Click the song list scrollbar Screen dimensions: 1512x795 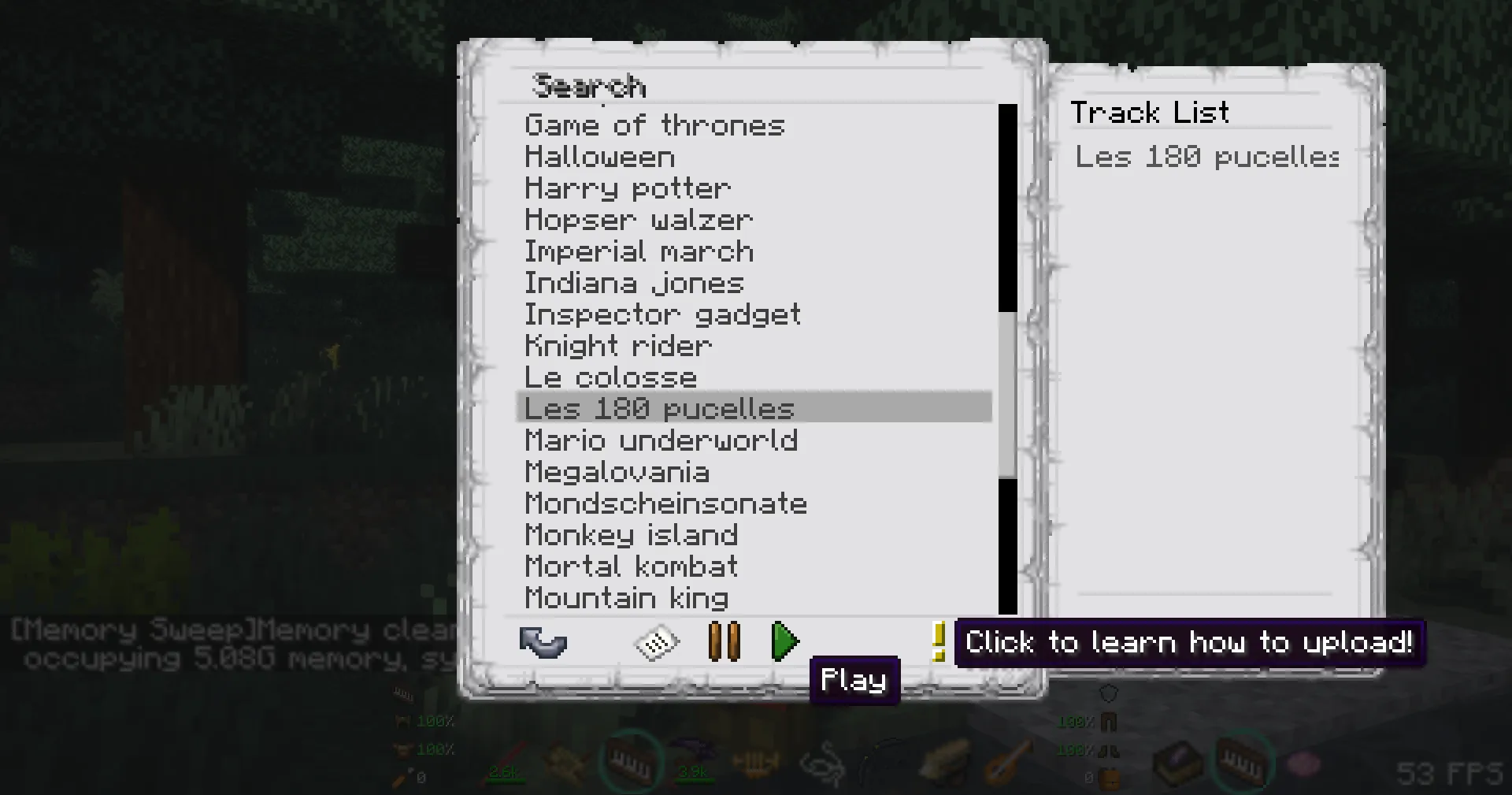click(1006, 394)
